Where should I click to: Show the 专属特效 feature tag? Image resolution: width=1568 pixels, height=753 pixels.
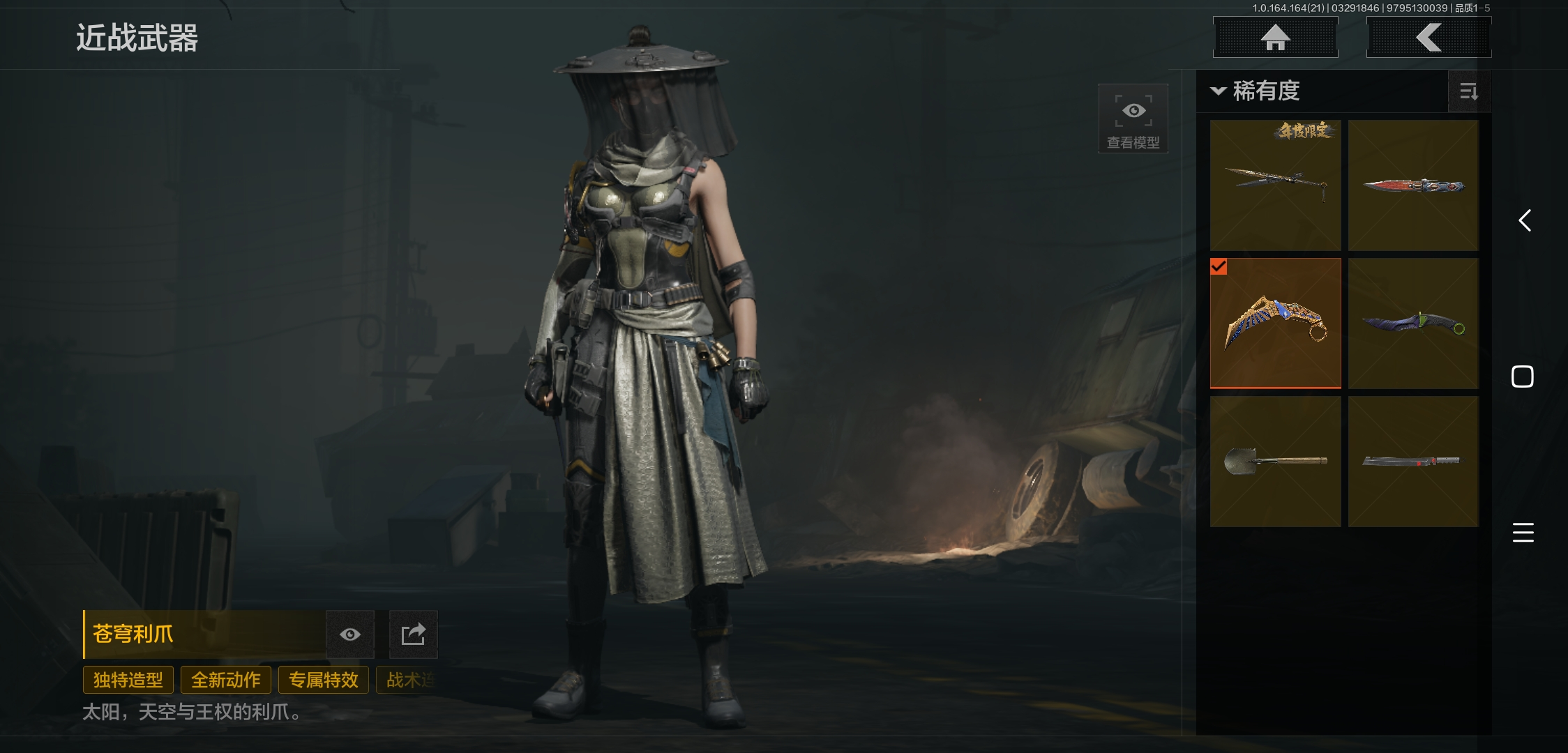point(323,680)
